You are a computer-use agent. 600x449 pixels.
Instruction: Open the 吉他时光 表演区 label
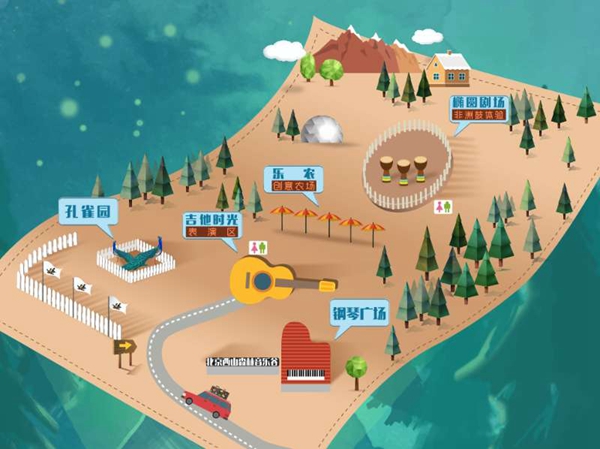[213, 224]
